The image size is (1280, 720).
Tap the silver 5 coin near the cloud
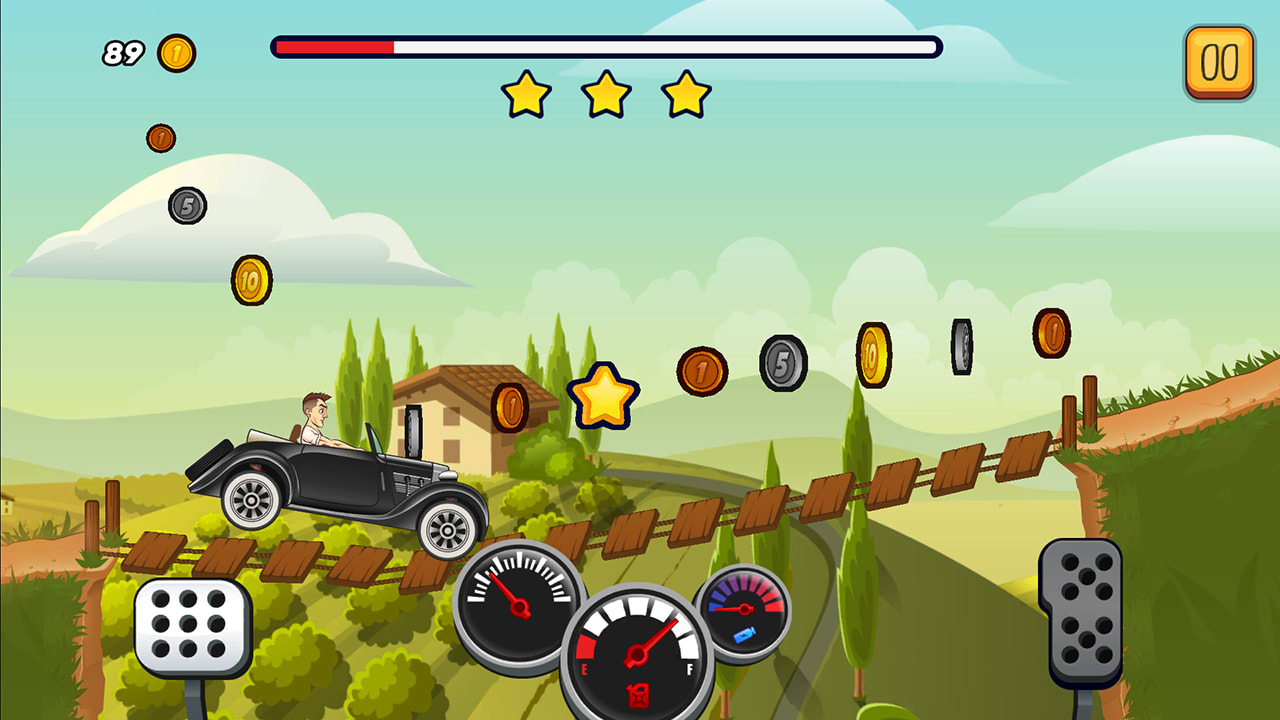tap(187, 205)
